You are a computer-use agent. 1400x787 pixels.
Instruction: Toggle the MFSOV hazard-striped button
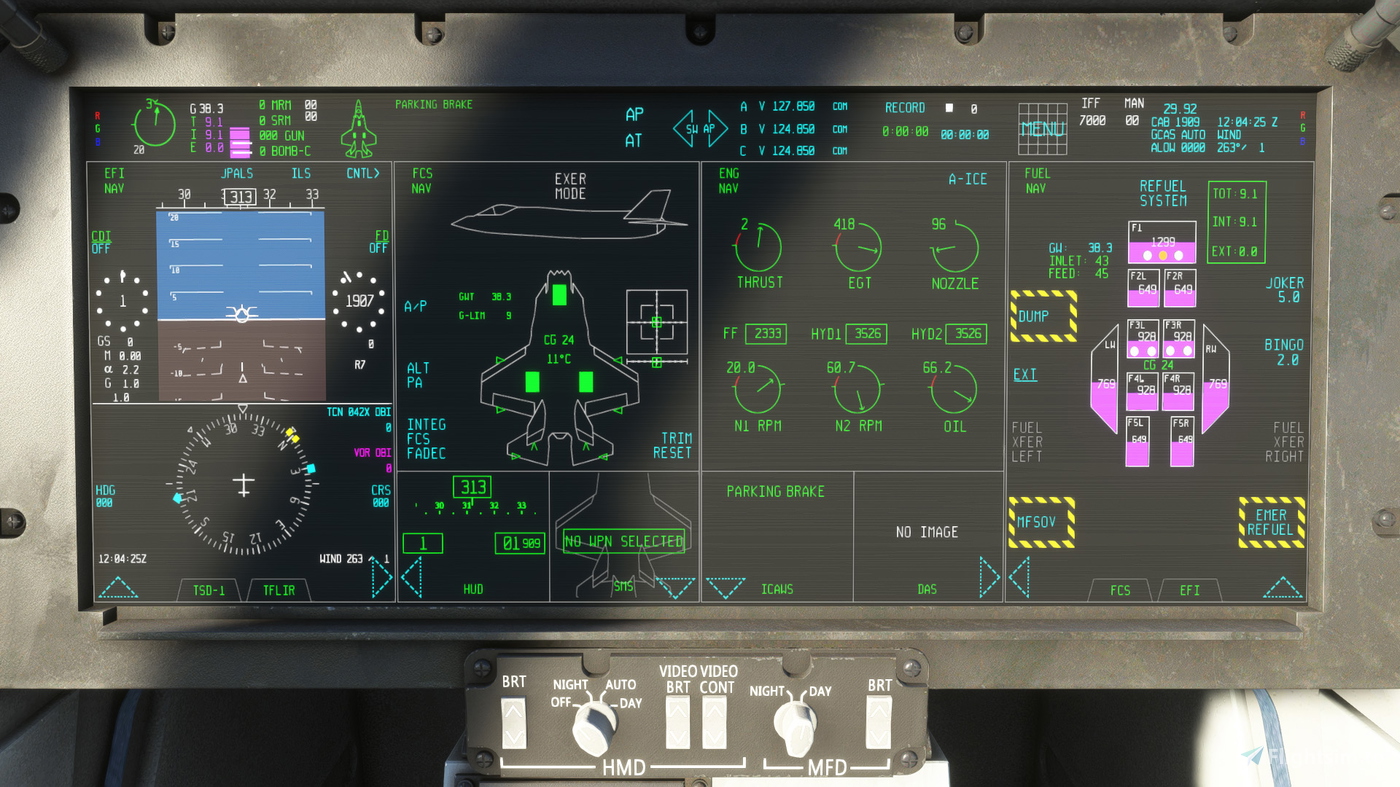coord(1041,522)
